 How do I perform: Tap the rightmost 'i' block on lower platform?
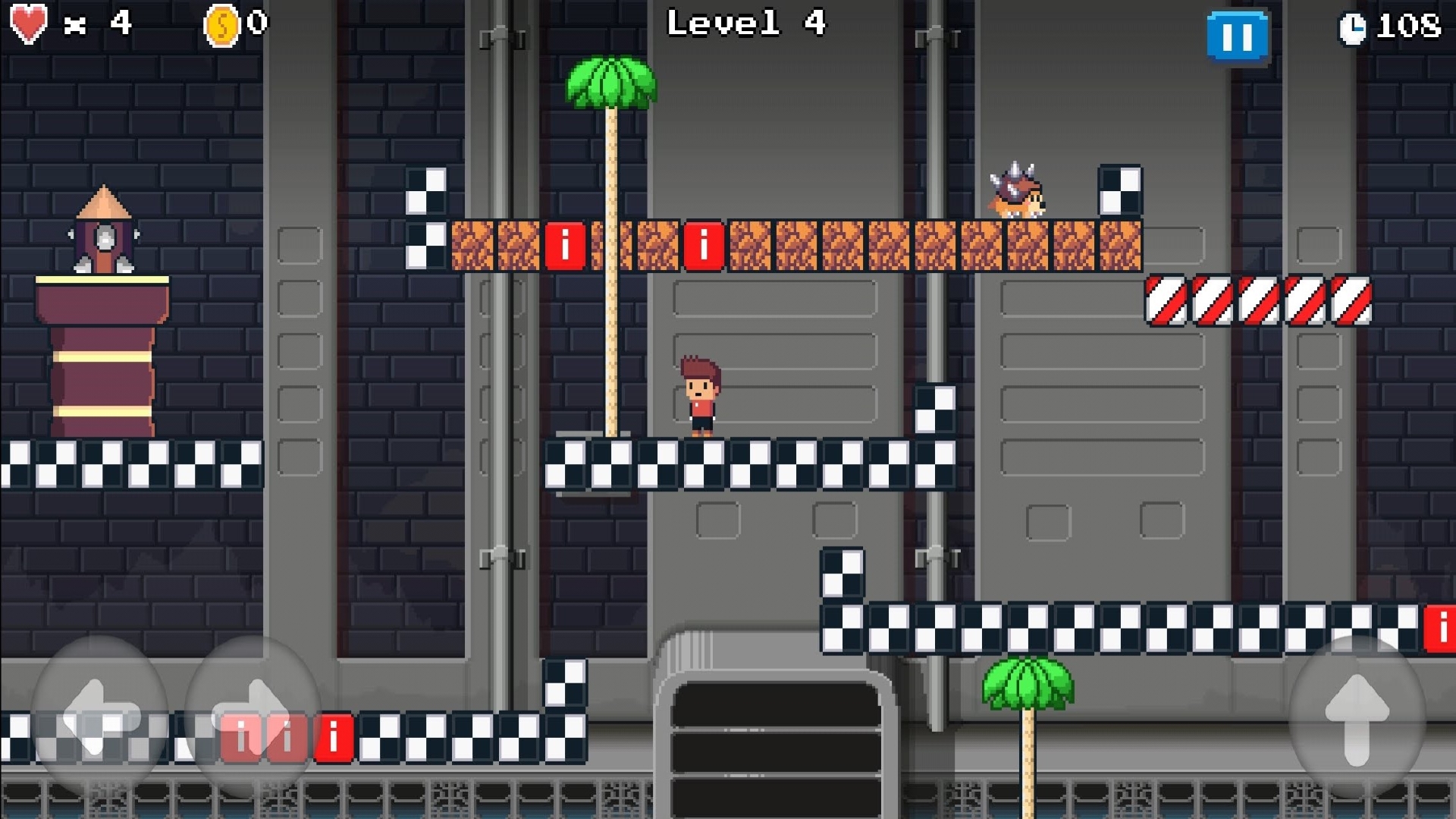click(x=1440, y=629)
